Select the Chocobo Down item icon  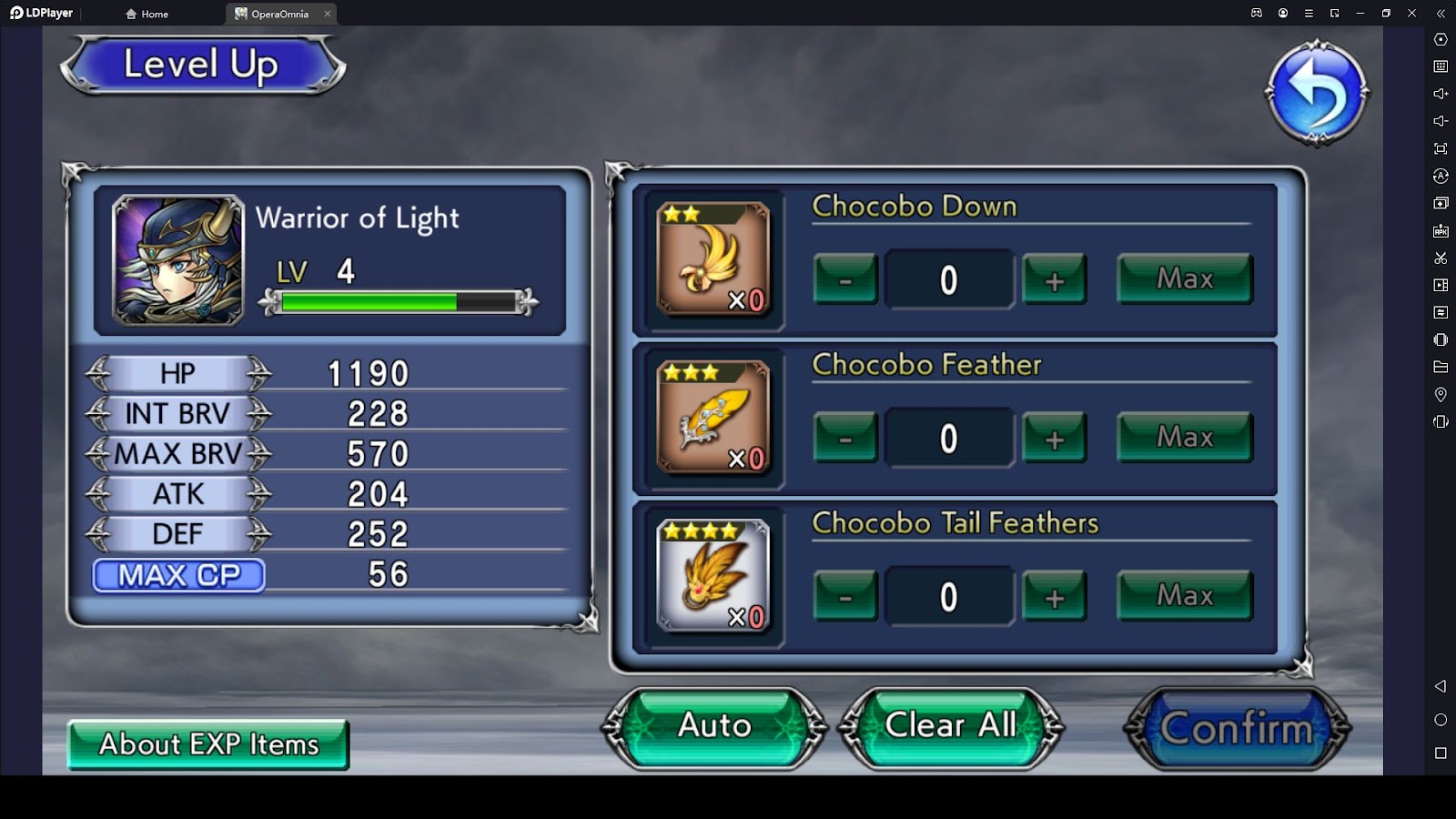pyautogui.click(x=713, y=259)
